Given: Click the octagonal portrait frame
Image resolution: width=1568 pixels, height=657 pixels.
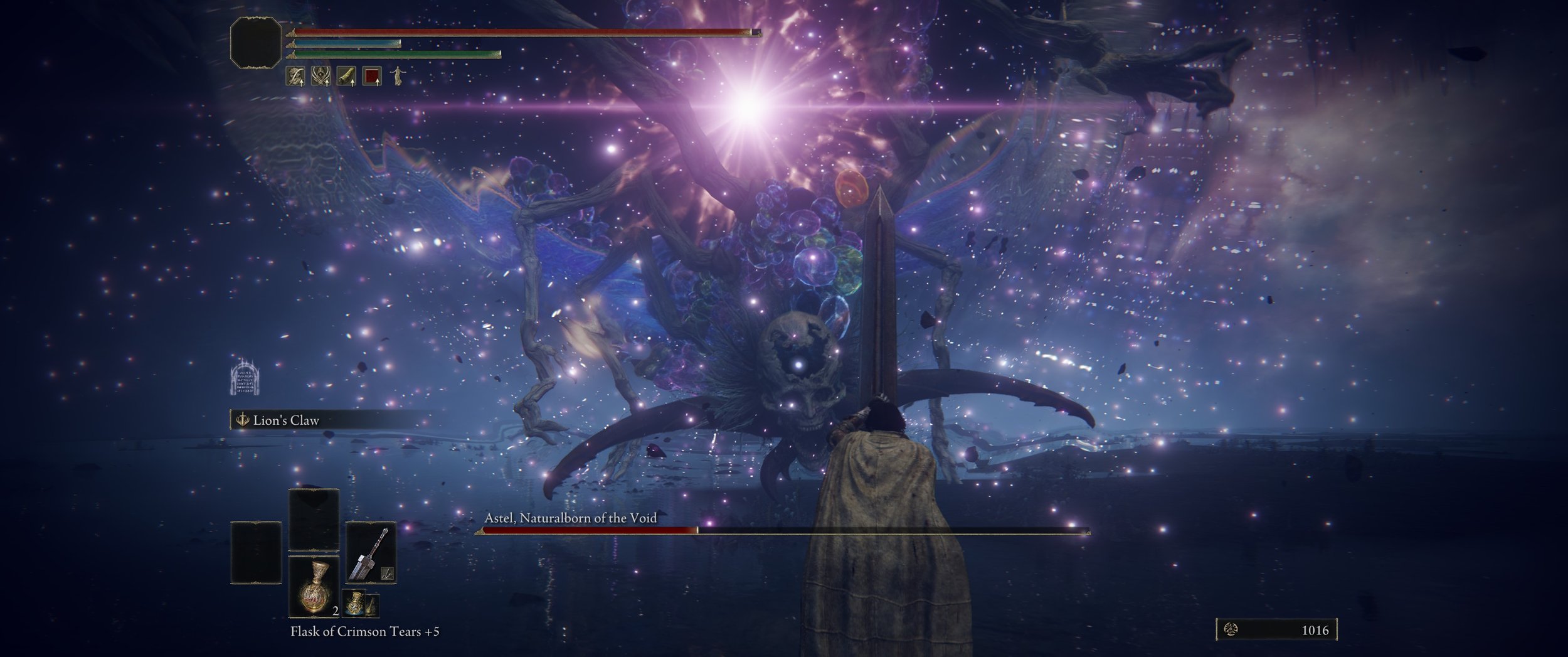Looking at the screenshot, I should tap(256, 43).
